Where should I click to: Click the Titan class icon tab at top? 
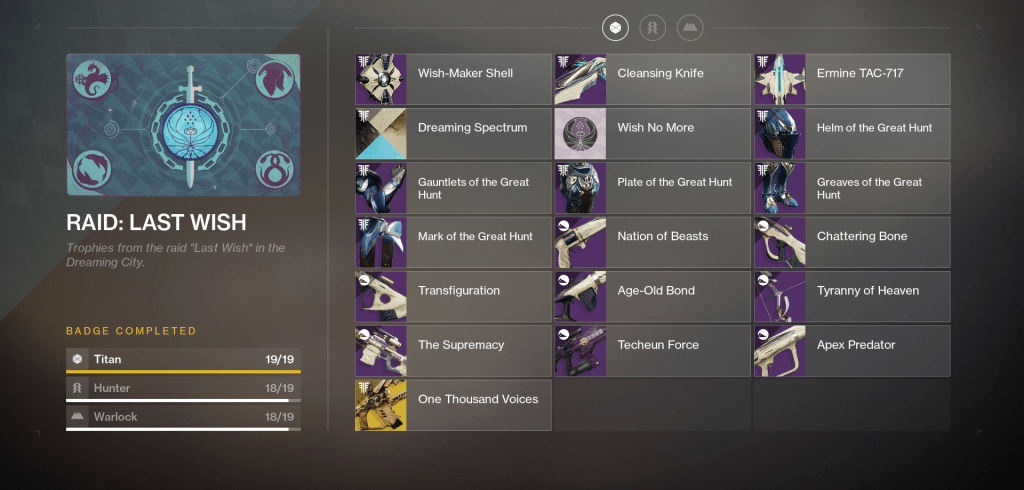[616, 28]
